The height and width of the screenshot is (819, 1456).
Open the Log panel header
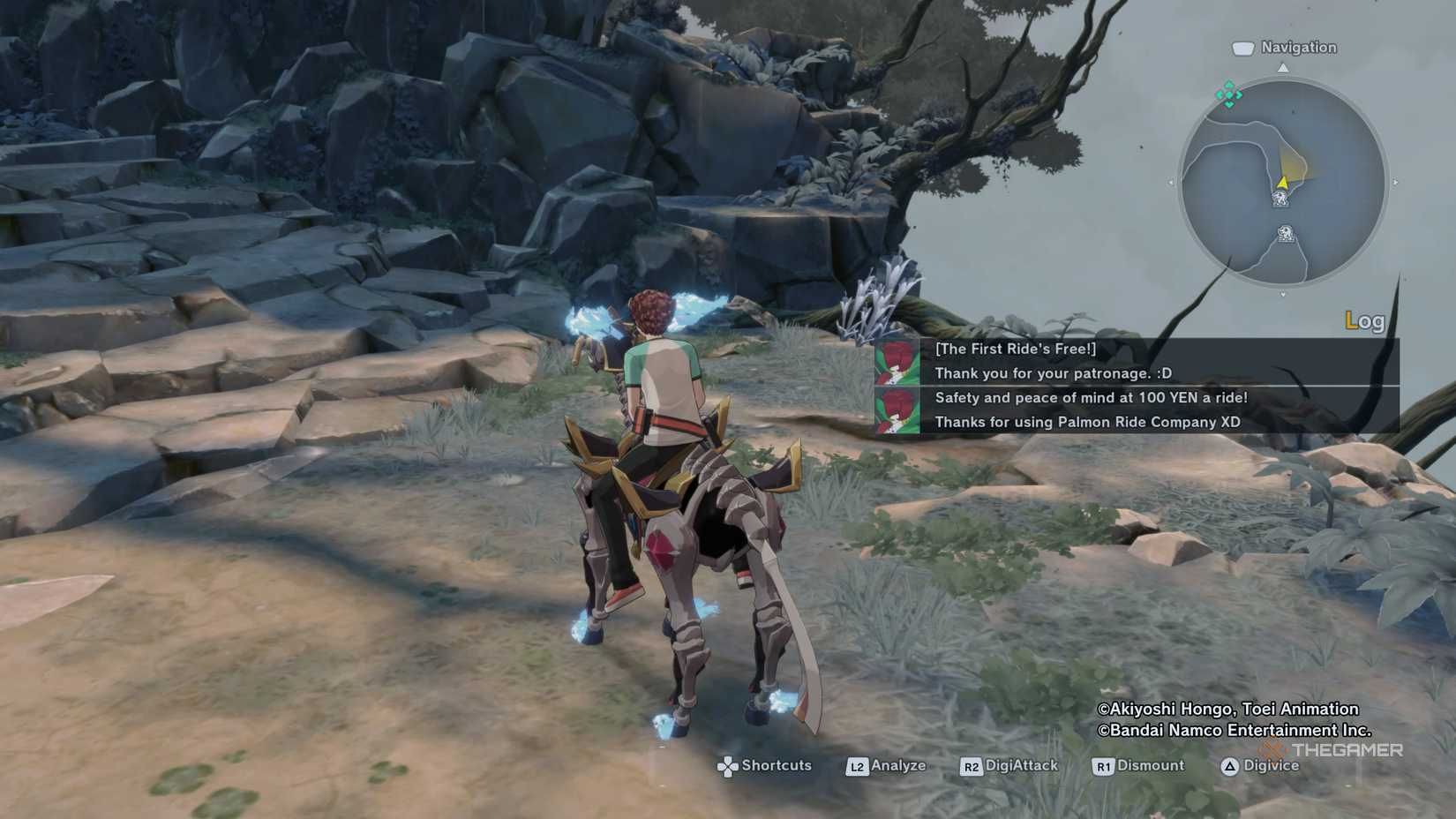click(x=1364, y=321)
